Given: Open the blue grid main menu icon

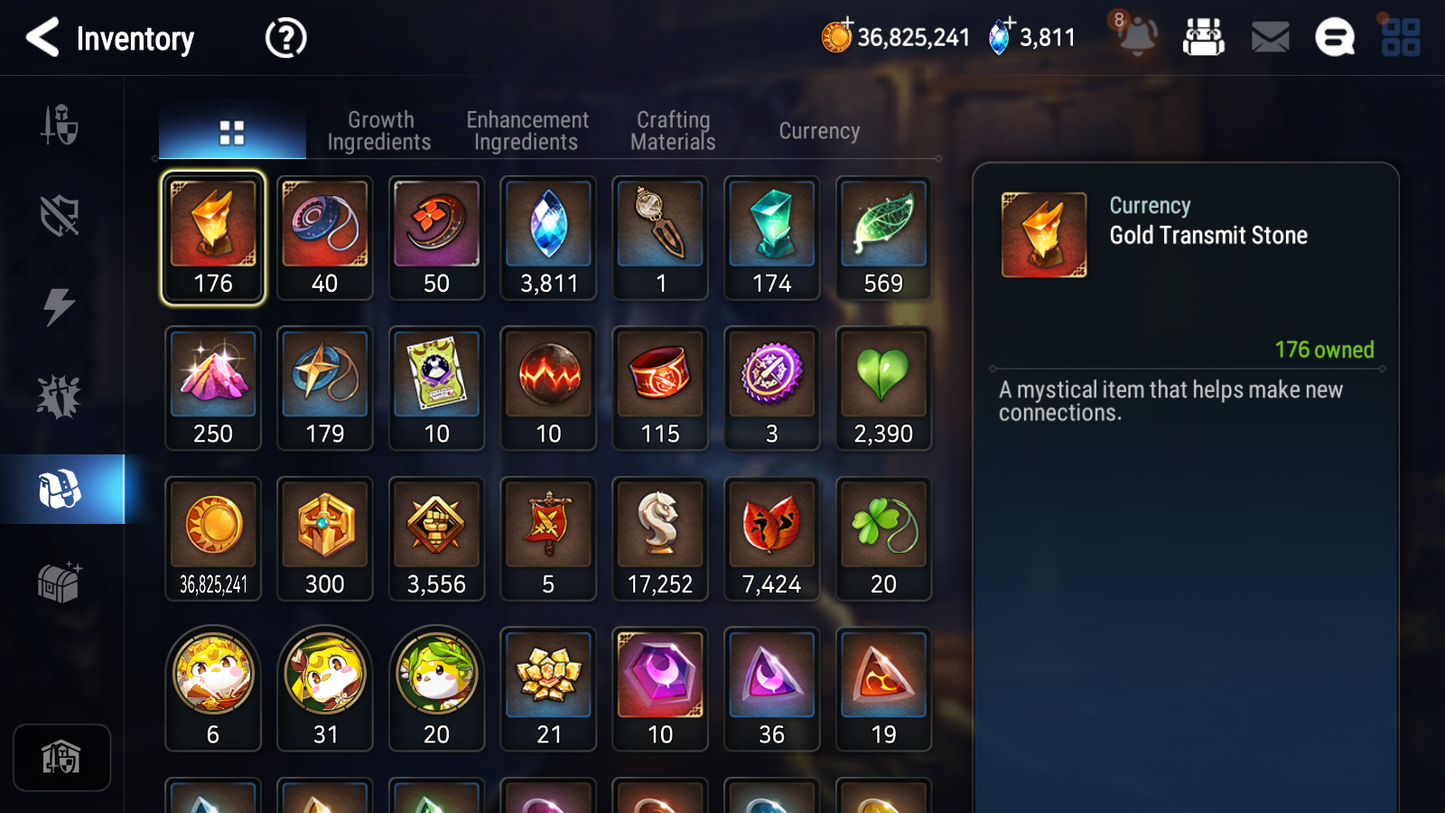Looking at the screenshot, I should (1401, 36).
